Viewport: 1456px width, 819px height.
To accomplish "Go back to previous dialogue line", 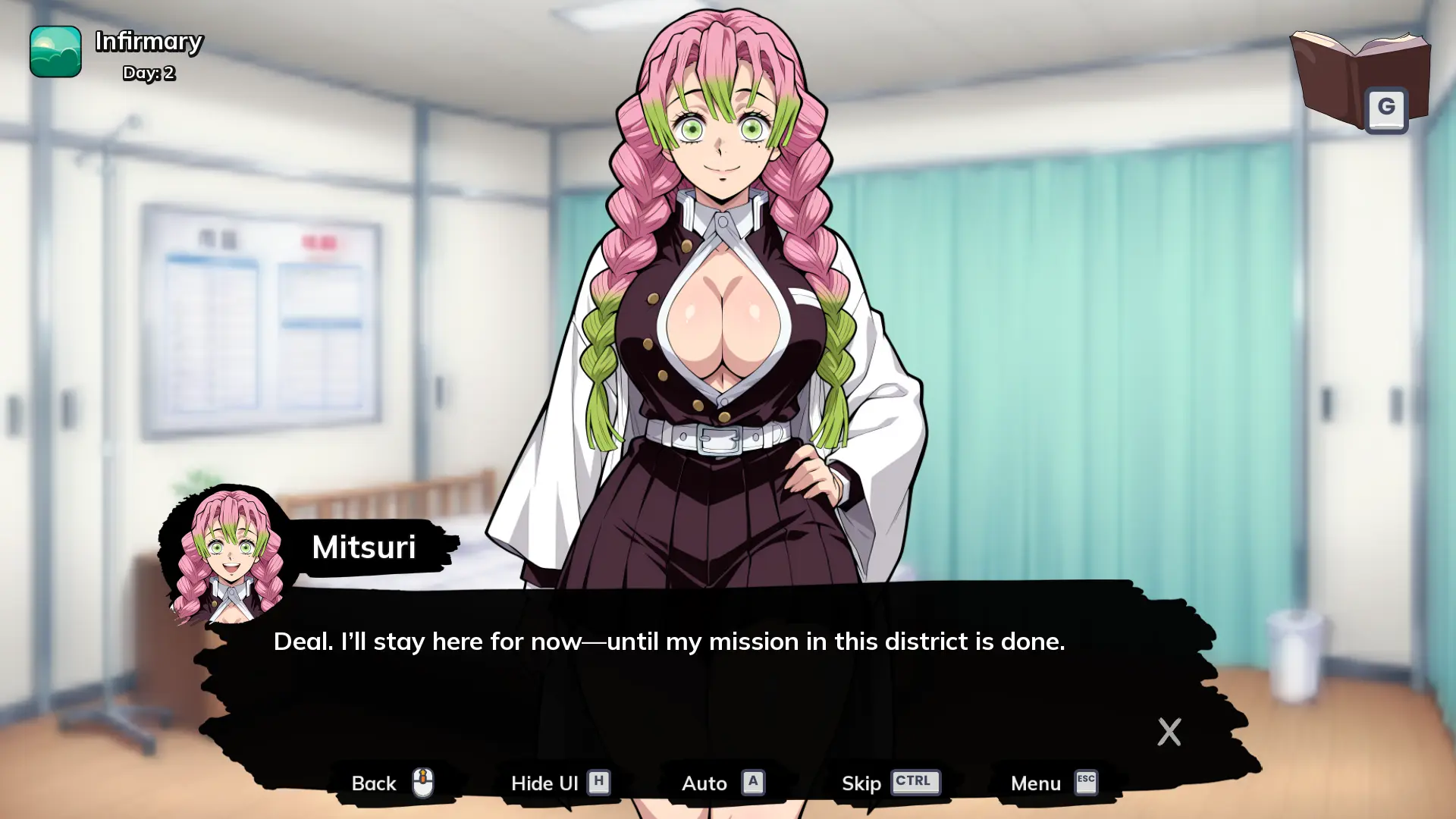I will [x=391, y=783].
